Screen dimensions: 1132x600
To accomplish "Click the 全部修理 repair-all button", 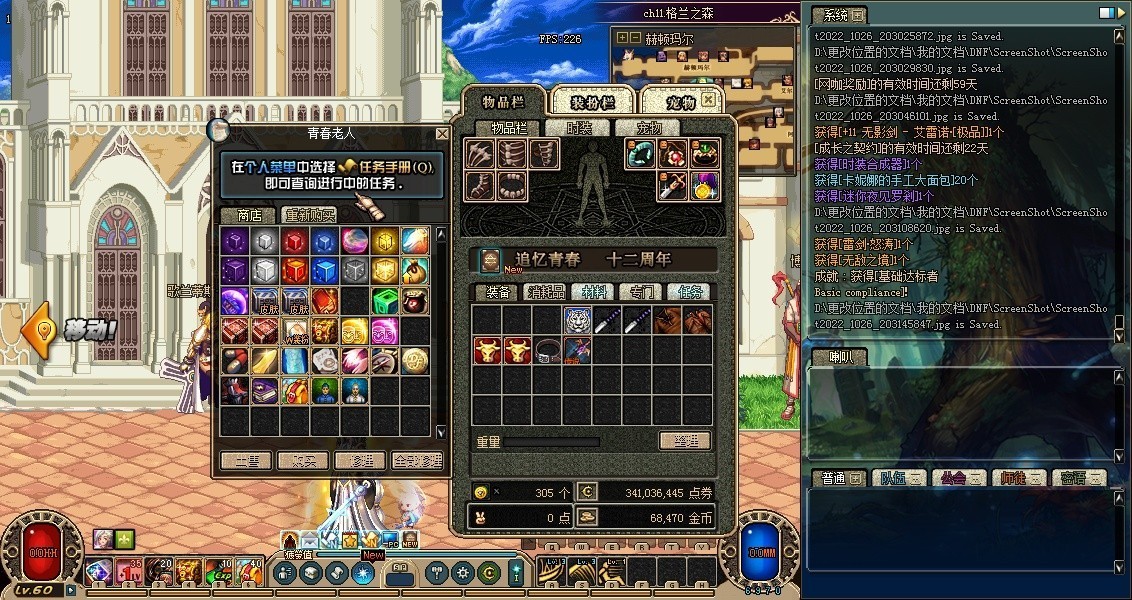I will (x=417, y=461).
